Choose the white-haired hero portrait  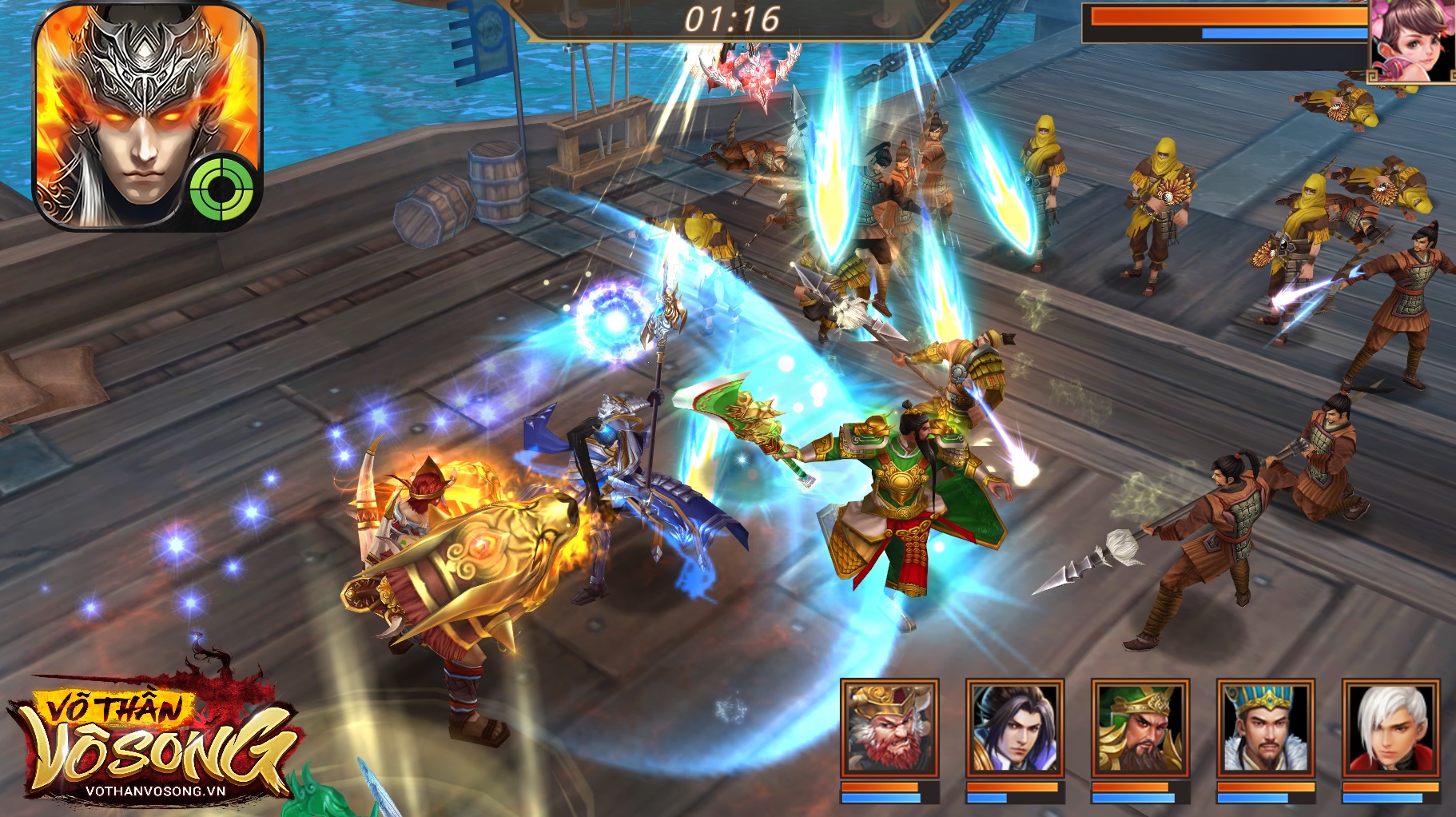click(x=1390, y=728)
